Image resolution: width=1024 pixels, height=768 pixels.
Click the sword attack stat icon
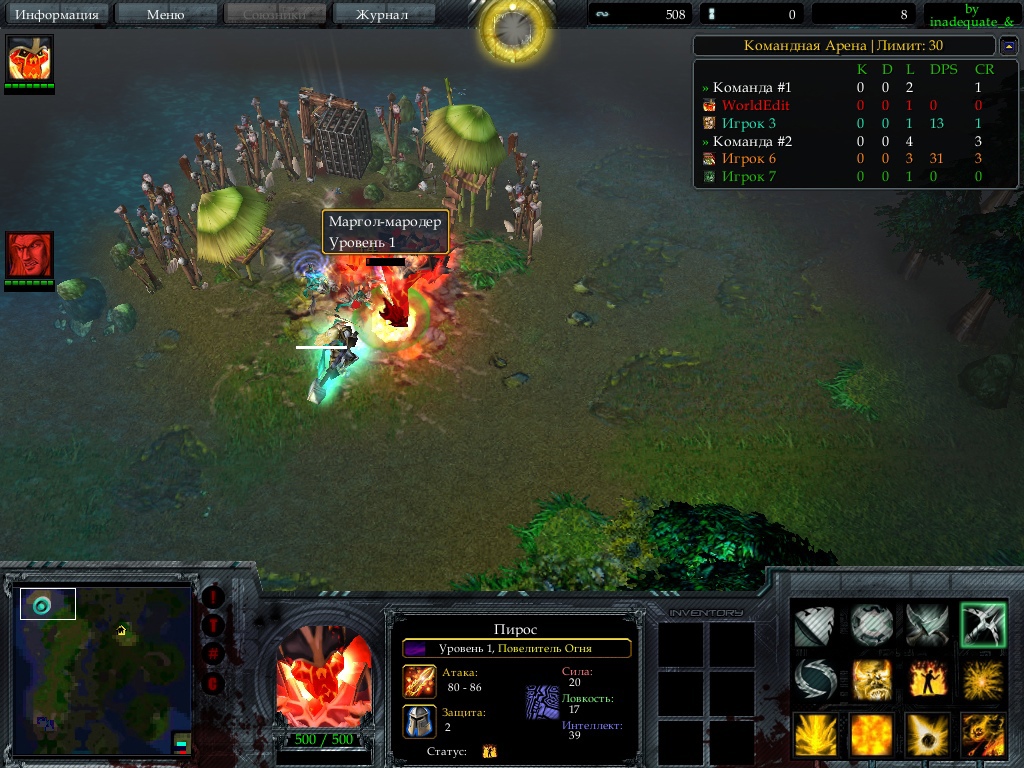[x=419, y=681]
